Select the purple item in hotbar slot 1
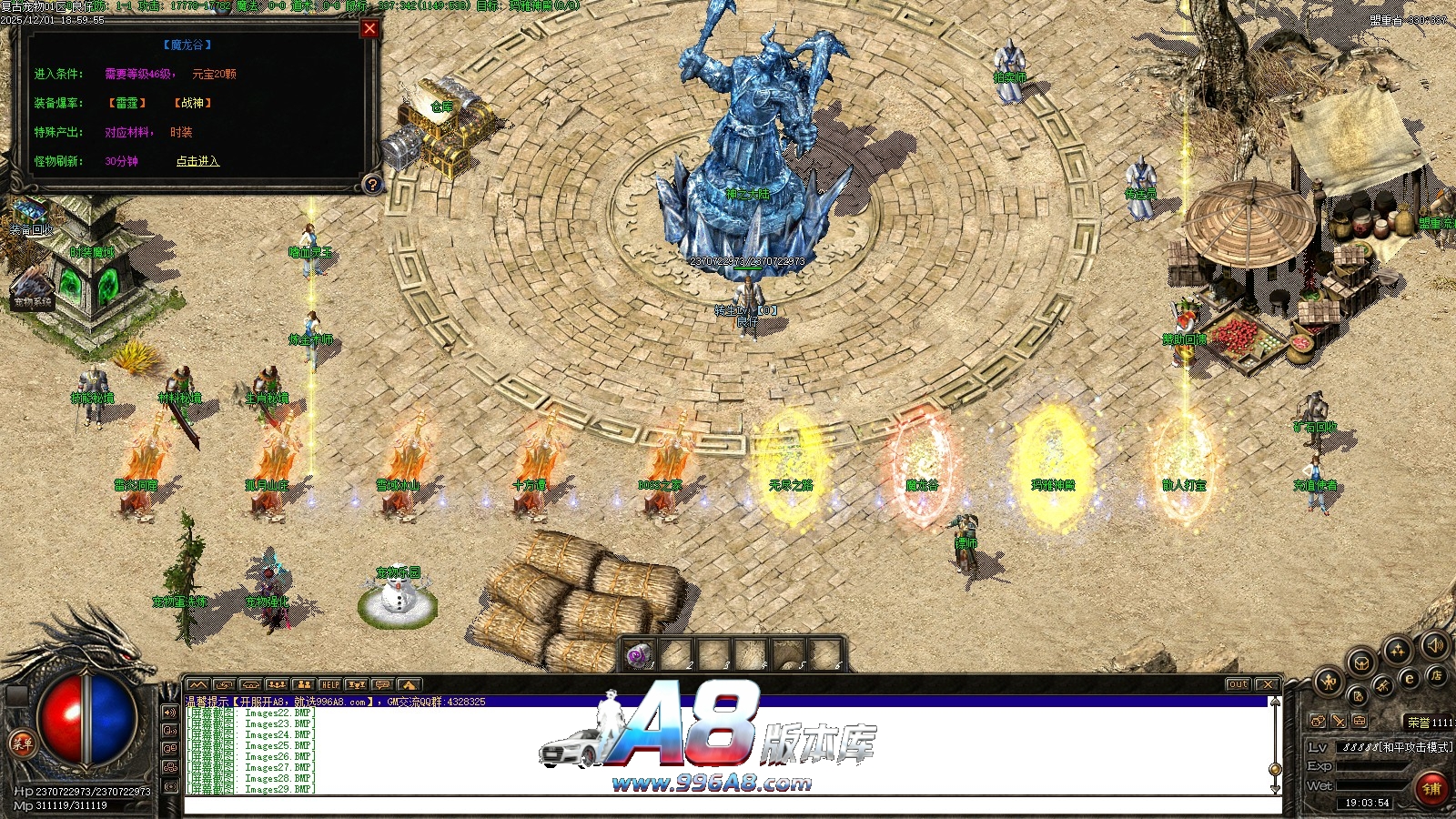 coord(640,655)
